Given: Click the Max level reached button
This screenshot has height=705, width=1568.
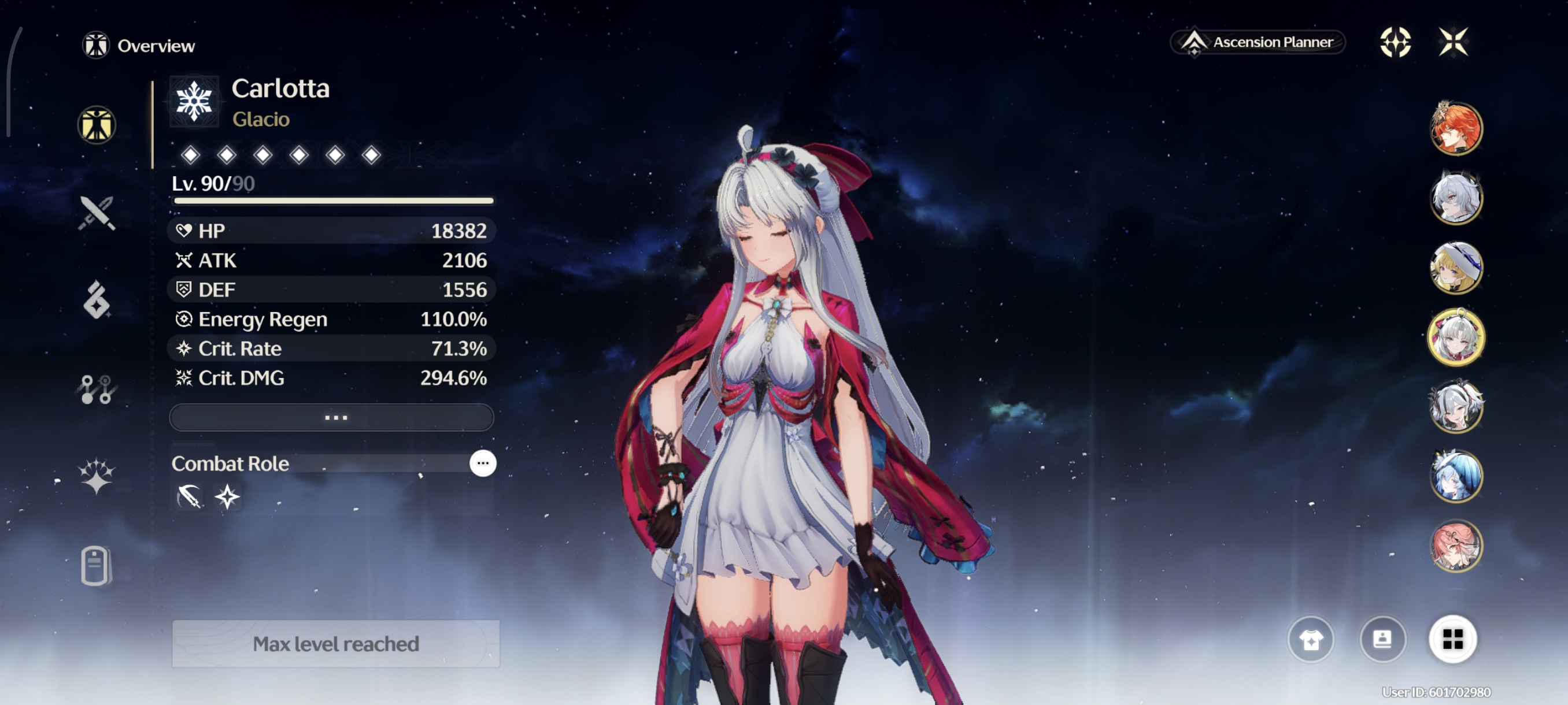Looking at the screenshot, I should pos(336,644).
